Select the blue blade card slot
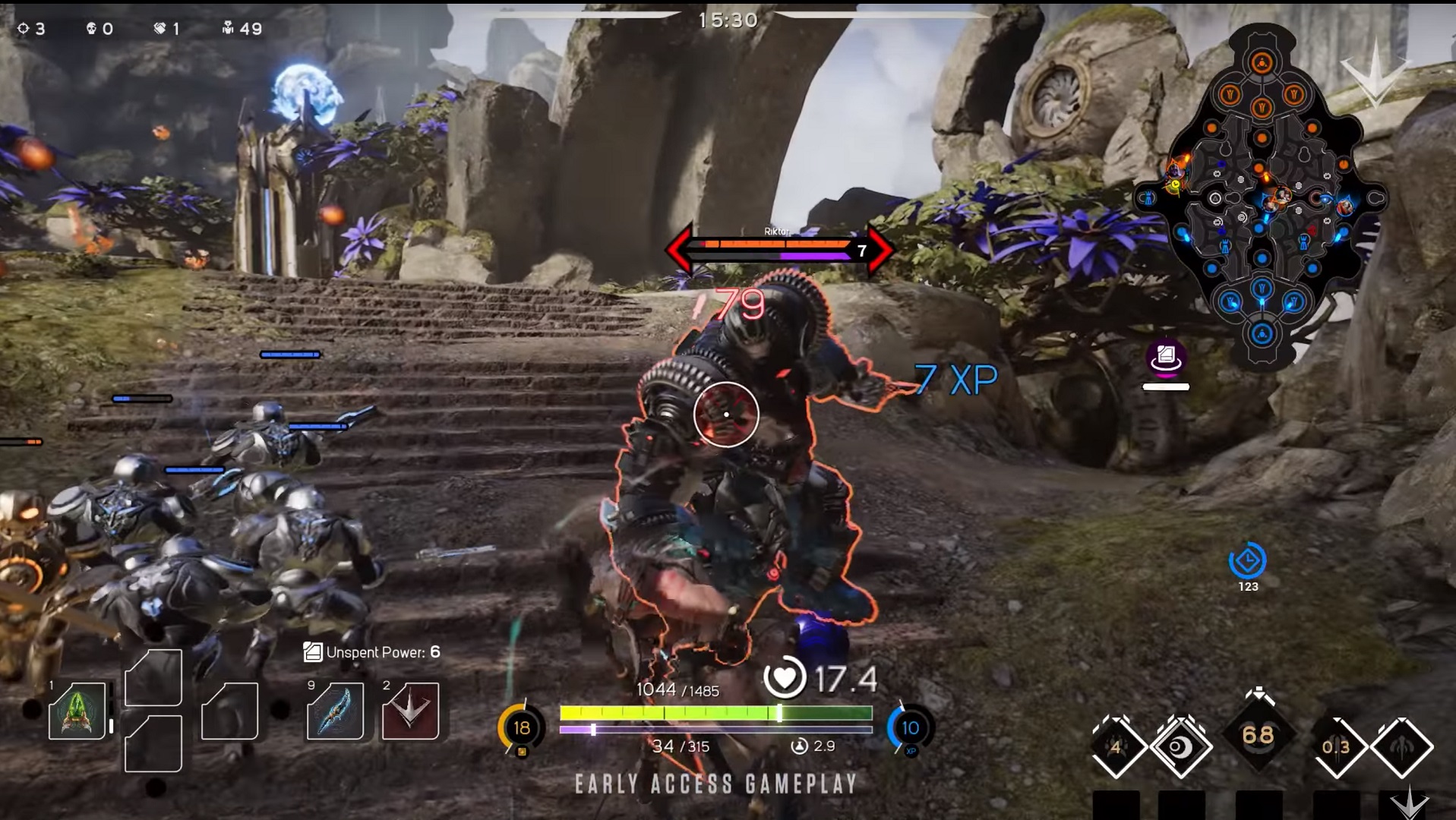 335,711
